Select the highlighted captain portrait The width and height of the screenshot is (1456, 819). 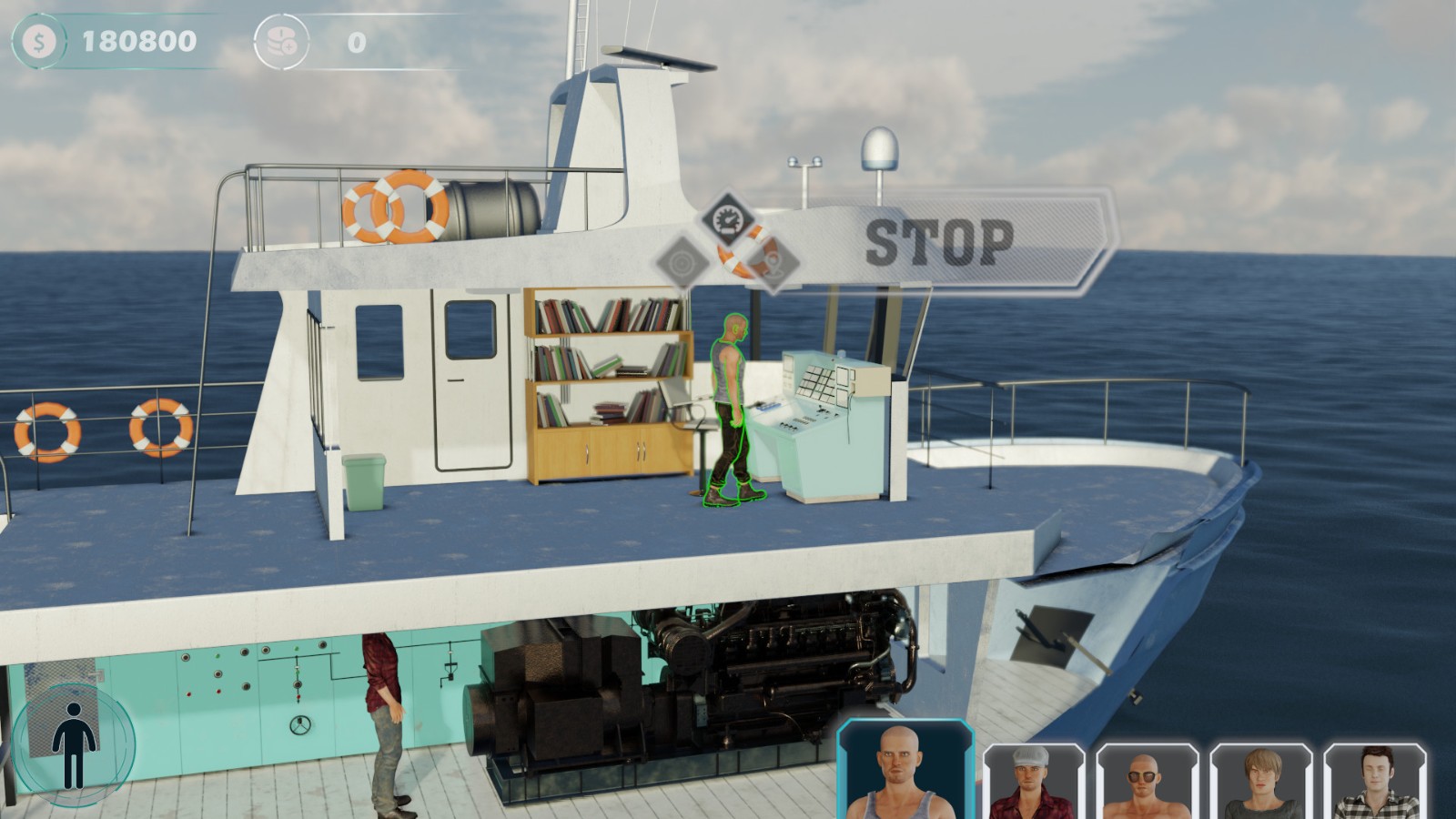905,769
